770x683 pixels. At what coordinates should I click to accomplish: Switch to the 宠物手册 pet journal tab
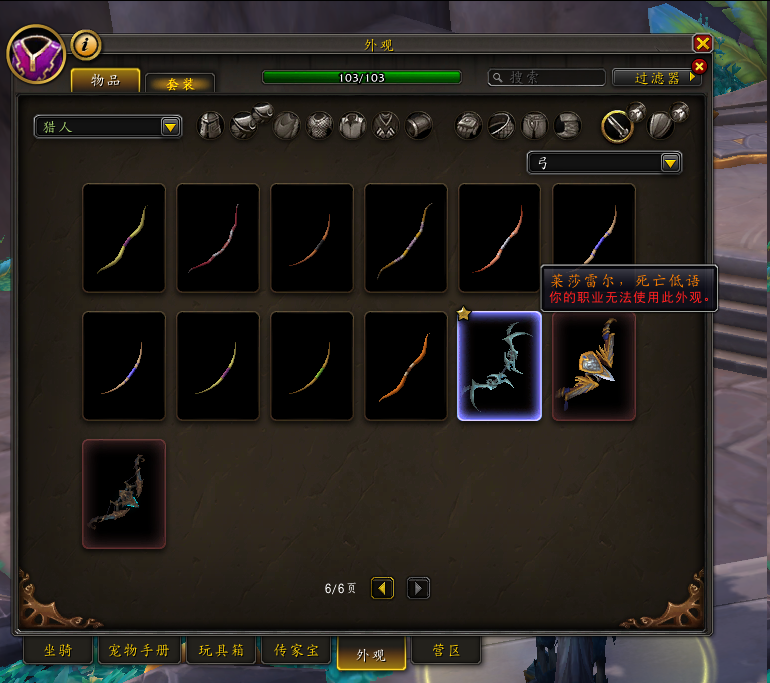coord(139,651)
